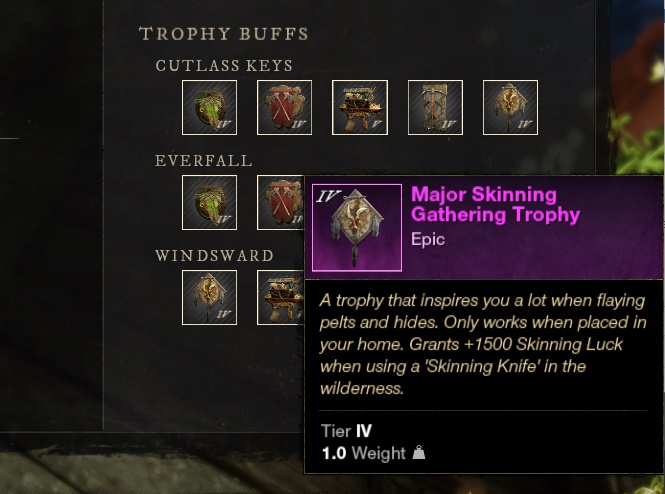665x494 pixels.
Task: Click the pickaxe banner trophy under Cutlass Keys
Action: click(435, 107)
